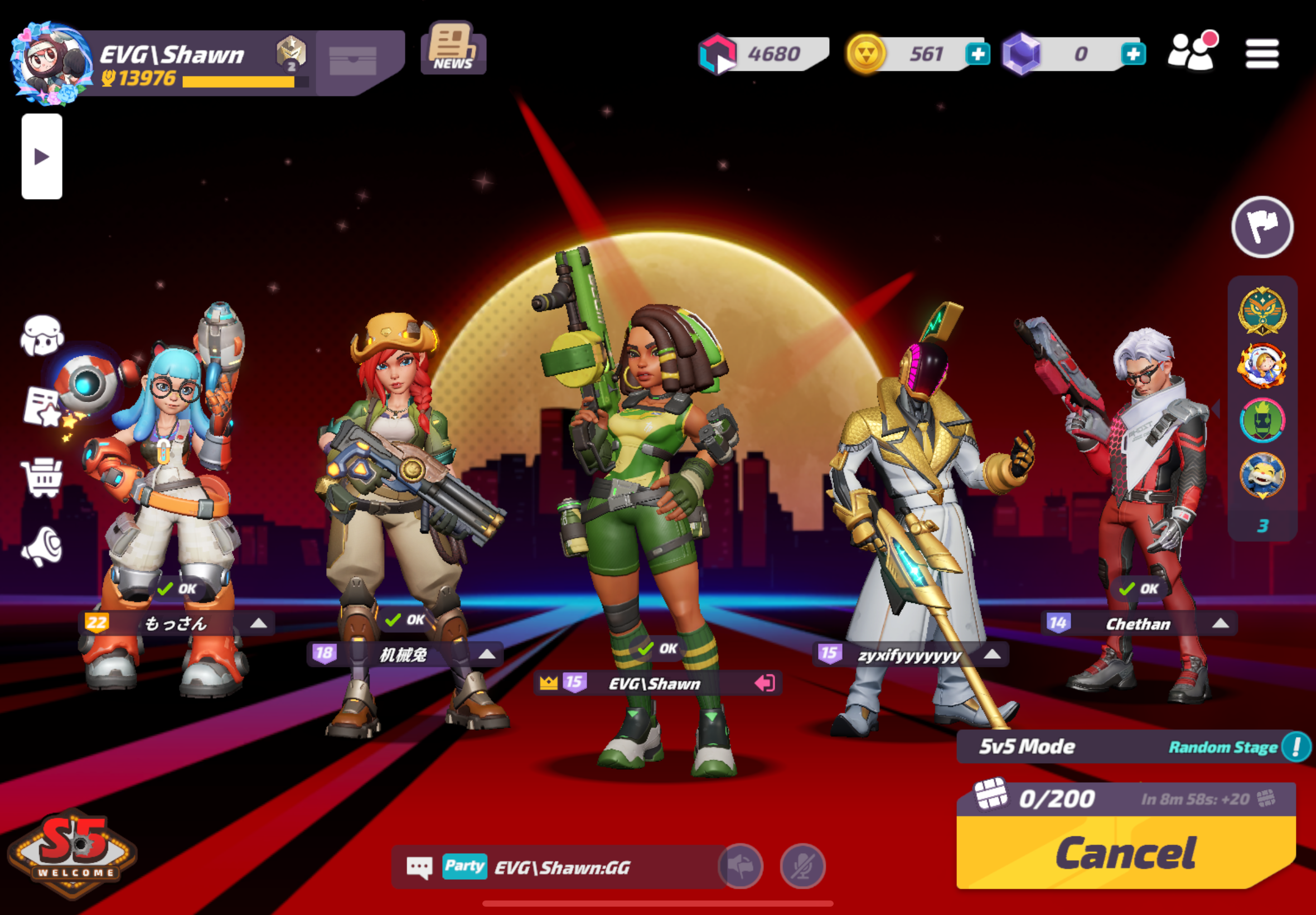Change the 5v5 Mode selection
The image size is (1316, 915).
1027,747
